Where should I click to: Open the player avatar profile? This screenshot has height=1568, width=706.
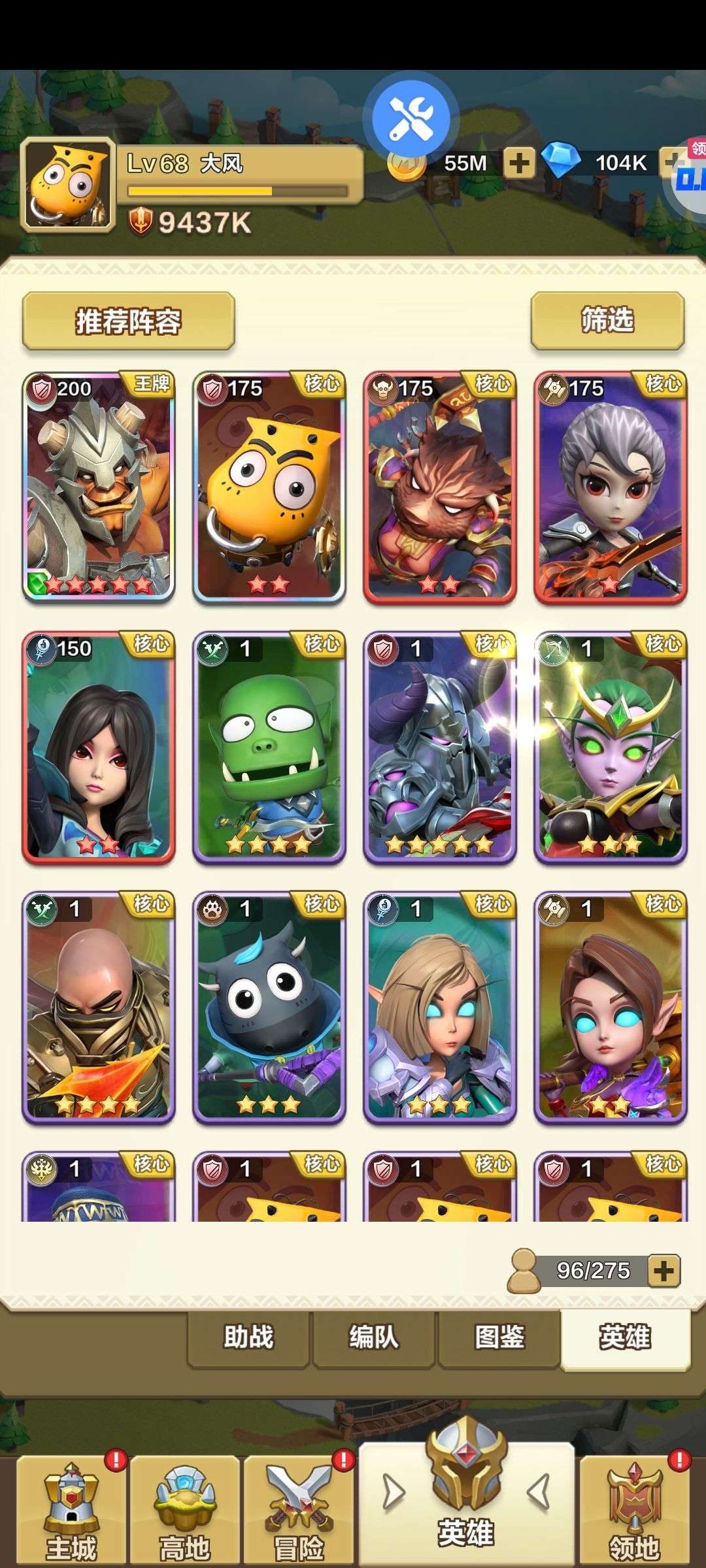point(68,185)
